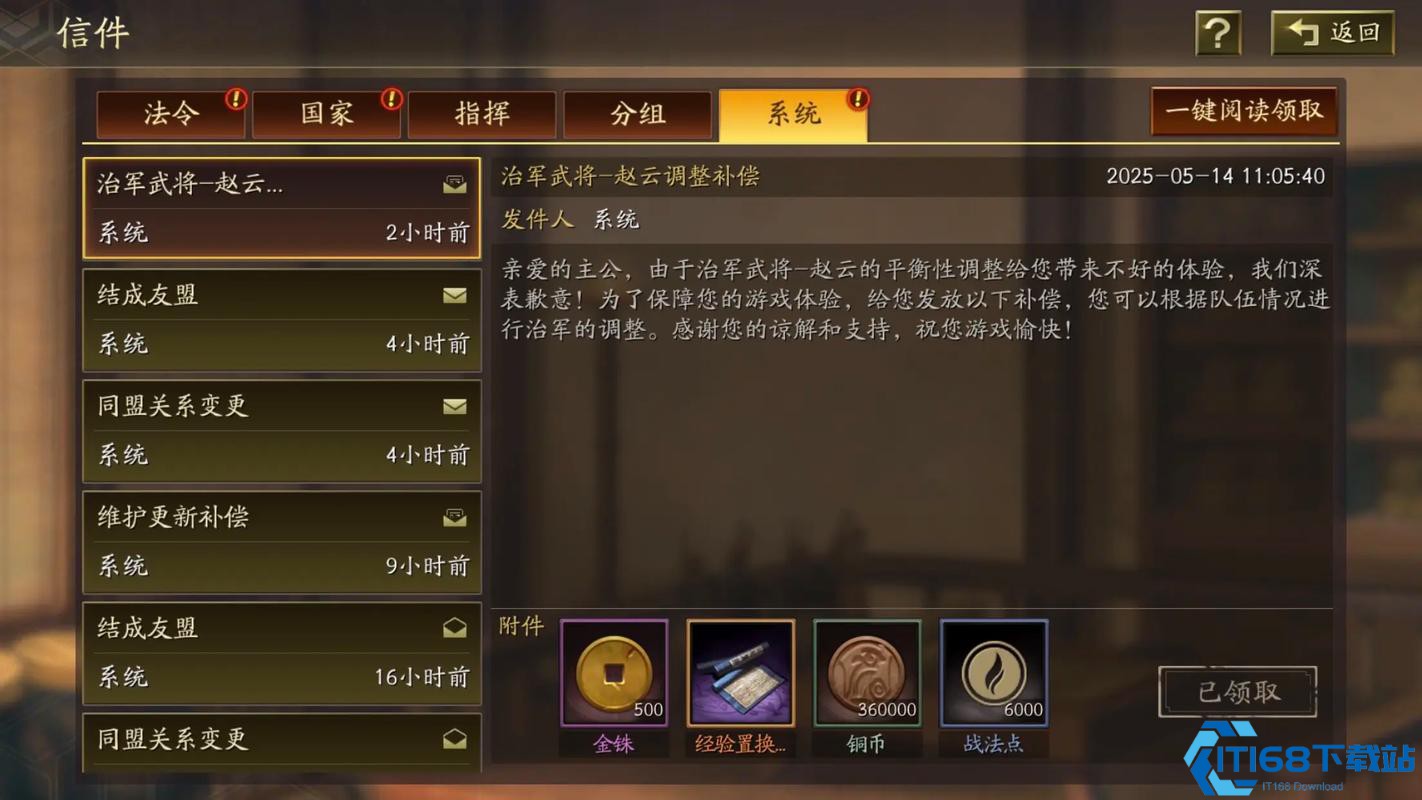
Task: Click the 战法点 tactics point attachment icon
Action: [993, 670]
